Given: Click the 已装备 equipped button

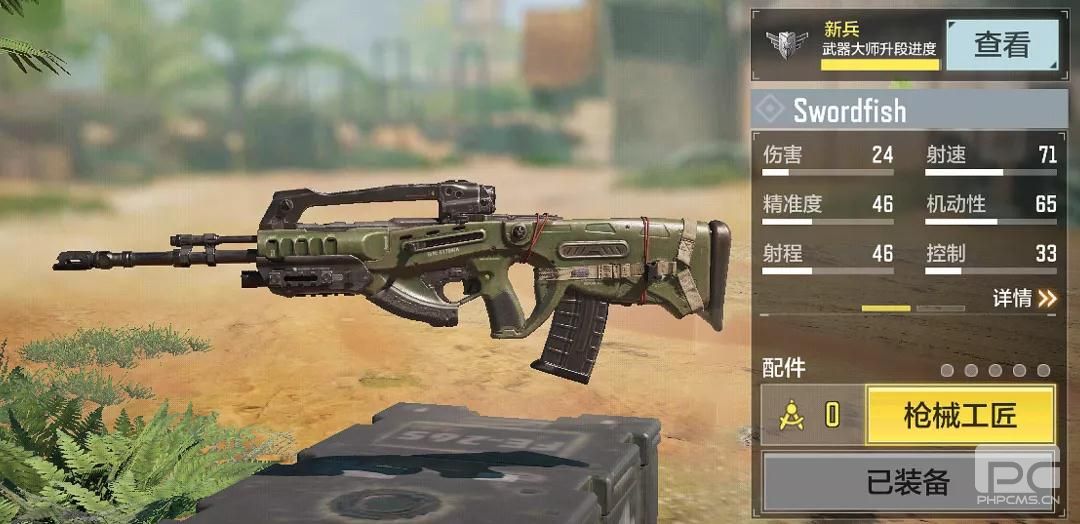Looking at the screenshot, I should coord(908,483).
